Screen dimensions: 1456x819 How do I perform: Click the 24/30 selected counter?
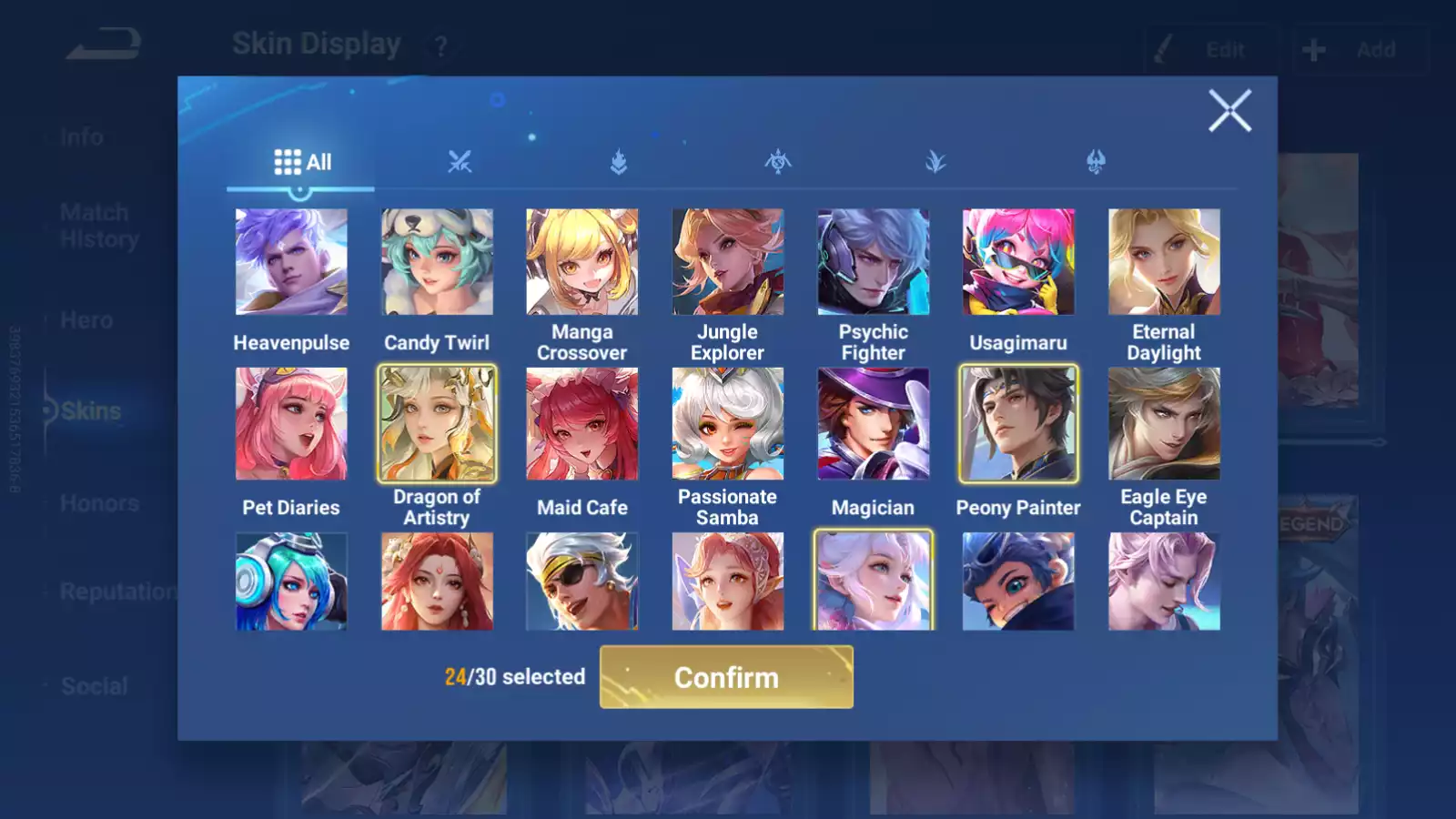click(x=514, y=677)
